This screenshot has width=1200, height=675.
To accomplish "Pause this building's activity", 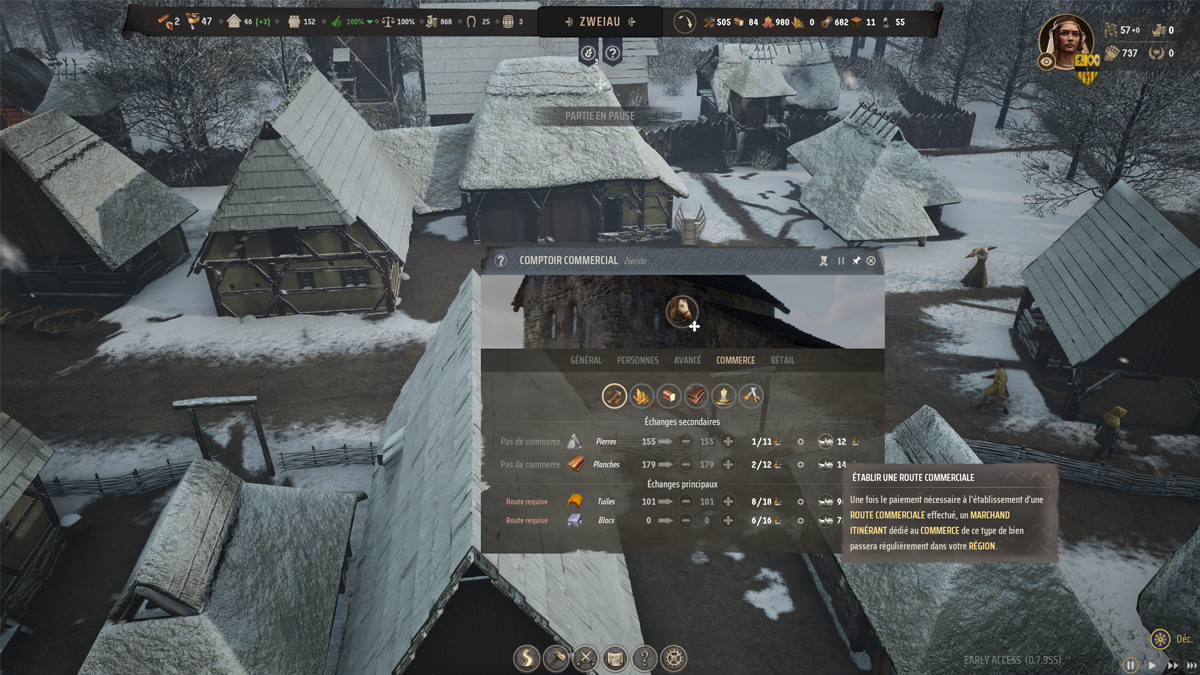I will coord(841,261).
